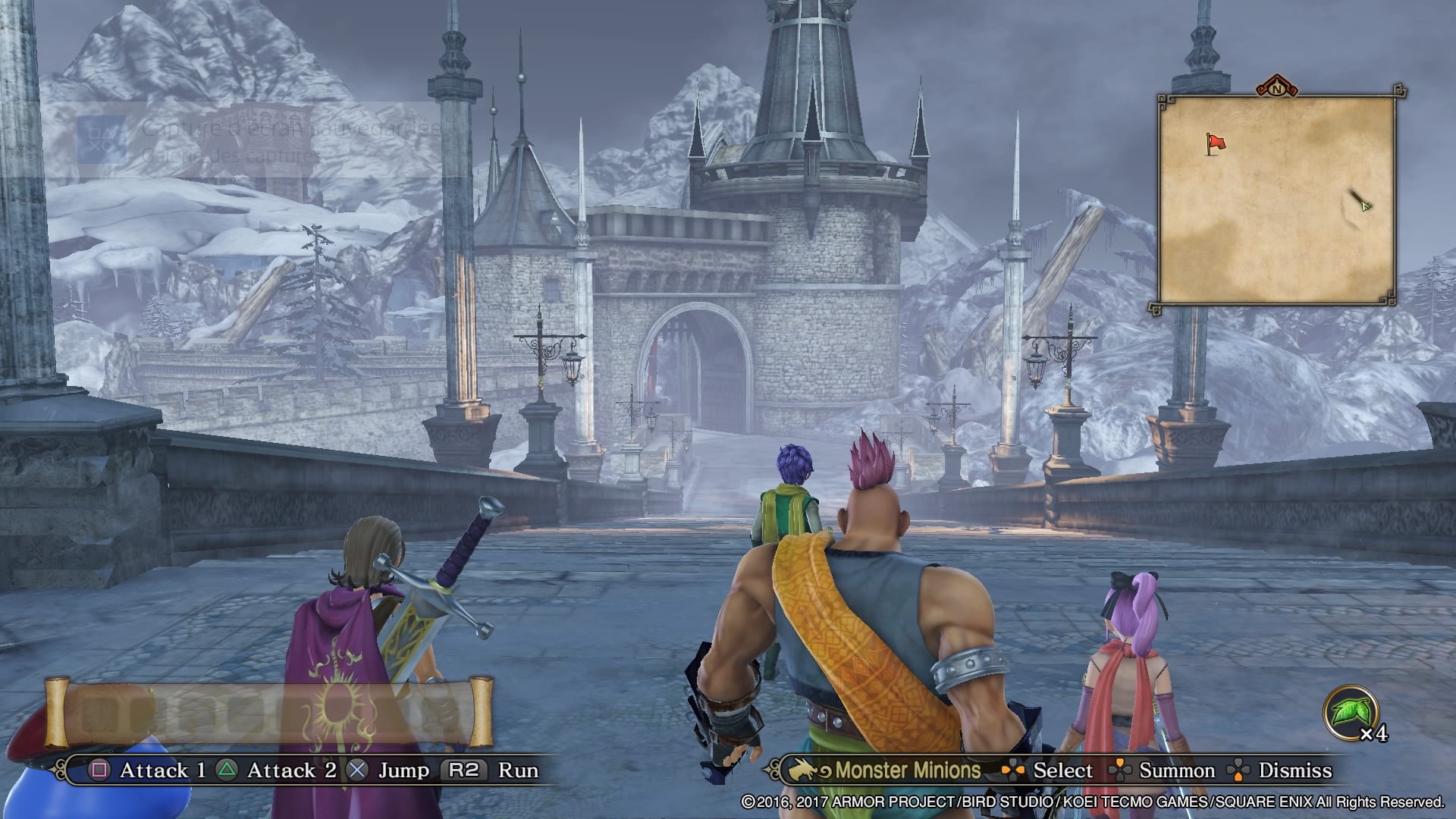1456x819 pixels.
Task: Click the parchment scroll message banner
Action: pos(269,713)
